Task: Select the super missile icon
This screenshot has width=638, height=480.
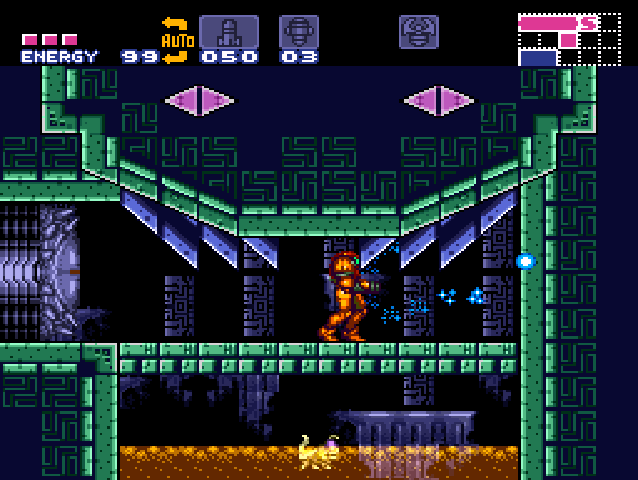Action: point(298,32)
